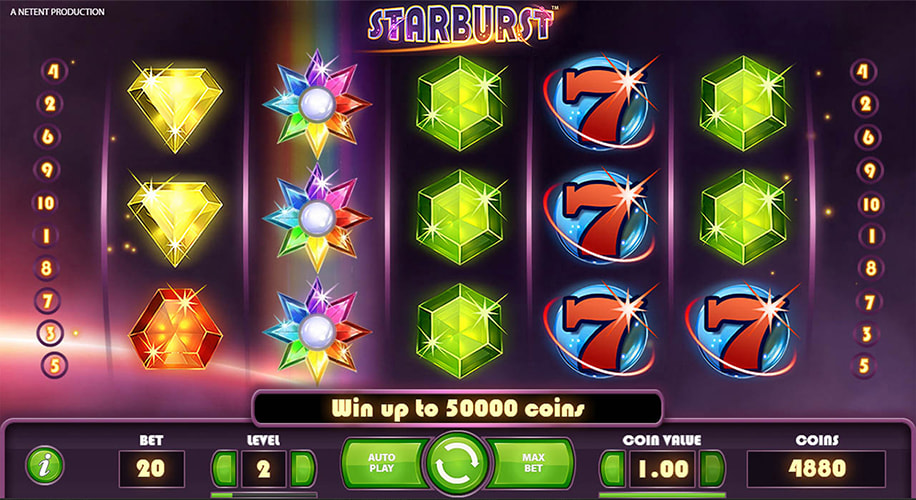
Task: Spin the reels with the round arrow button
Action: click(x=457, y=465)
